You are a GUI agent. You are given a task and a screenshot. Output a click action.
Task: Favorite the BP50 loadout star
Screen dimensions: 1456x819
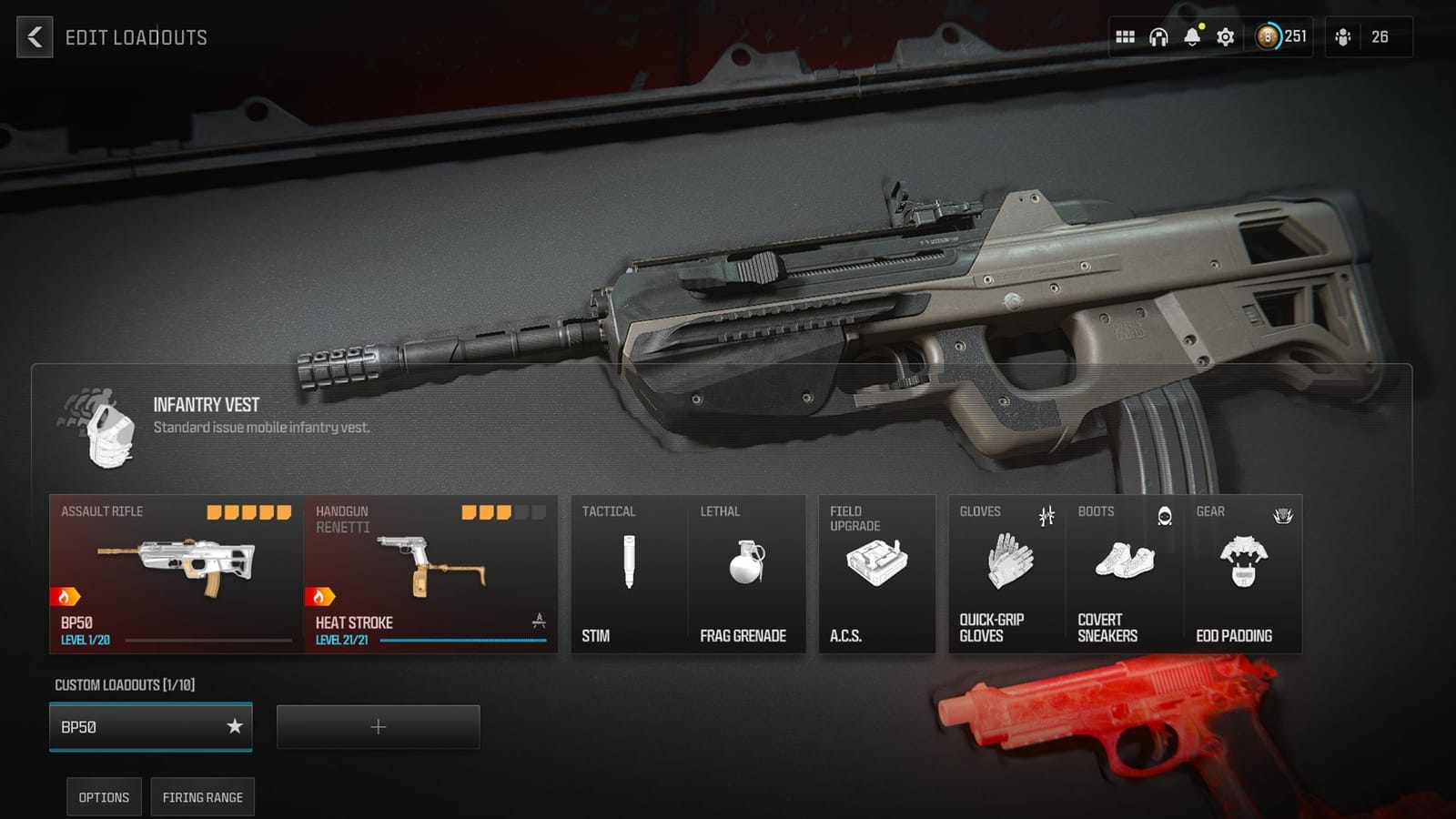[236, 727]
